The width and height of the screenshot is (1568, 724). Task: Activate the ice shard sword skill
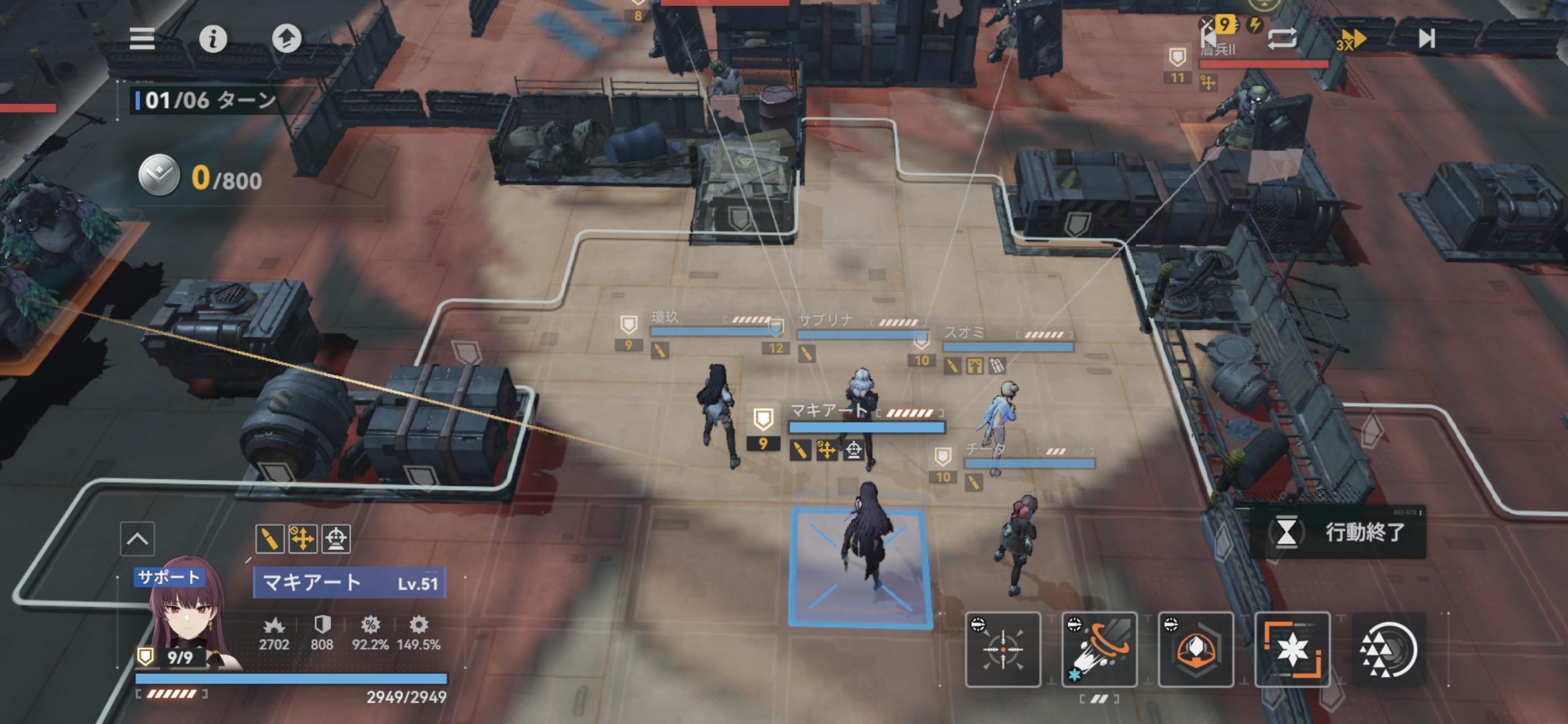(x=1100, y=650)
